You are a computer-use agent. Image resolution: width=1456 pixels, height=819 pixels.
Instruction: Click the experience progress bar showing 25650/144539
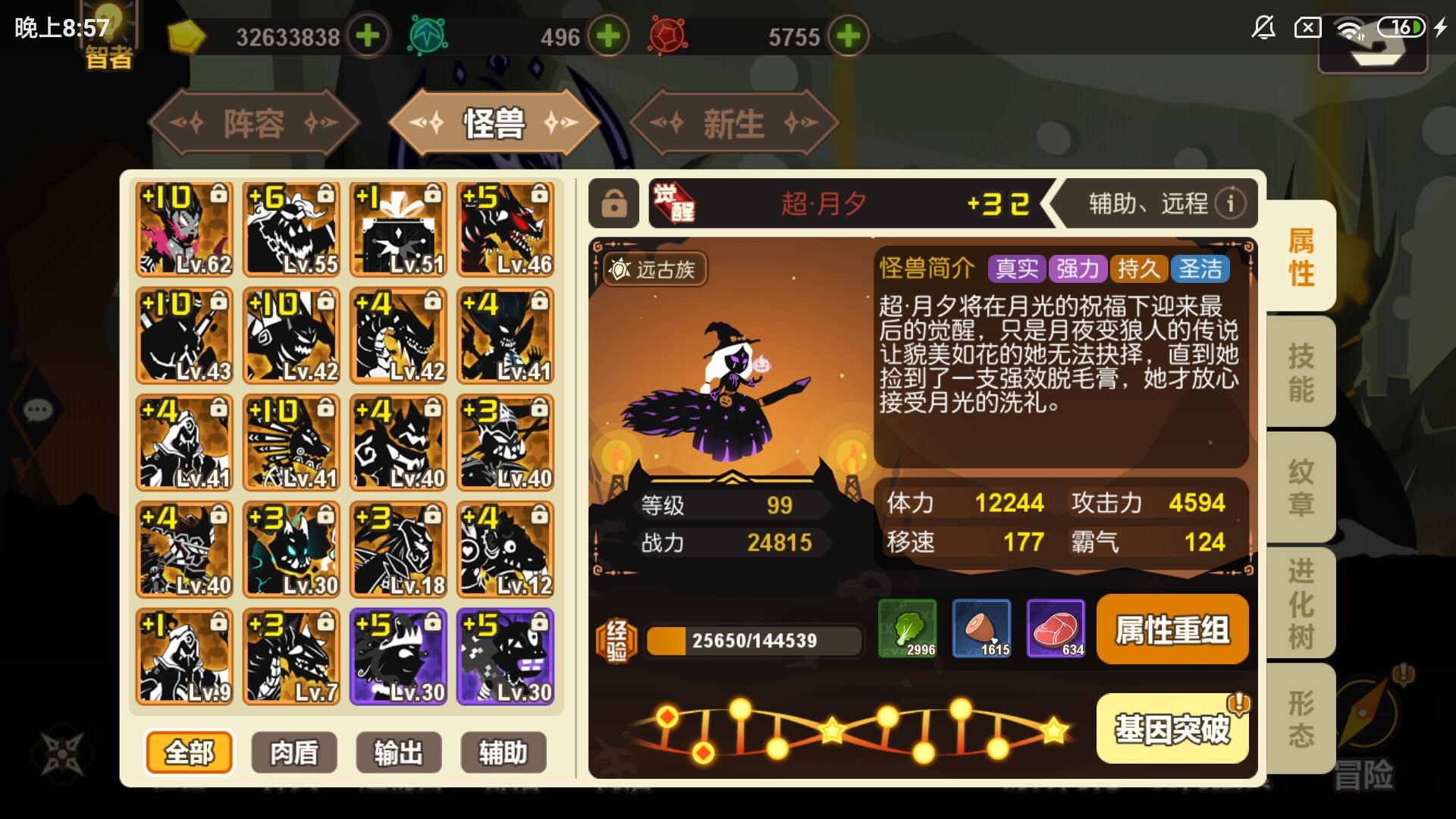point(751,641)
